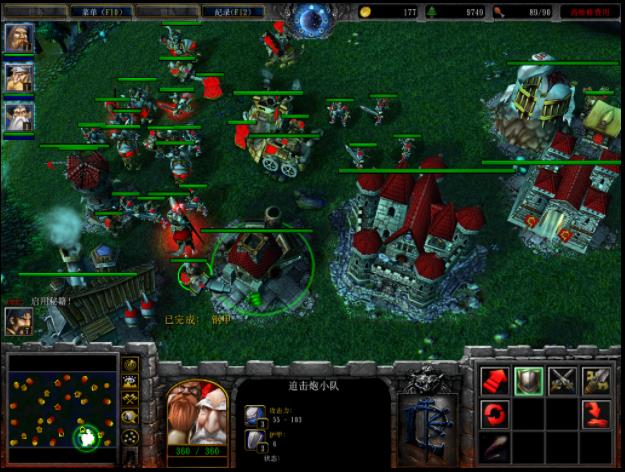Select the idle worker peasant icon

tap(19, 320)
